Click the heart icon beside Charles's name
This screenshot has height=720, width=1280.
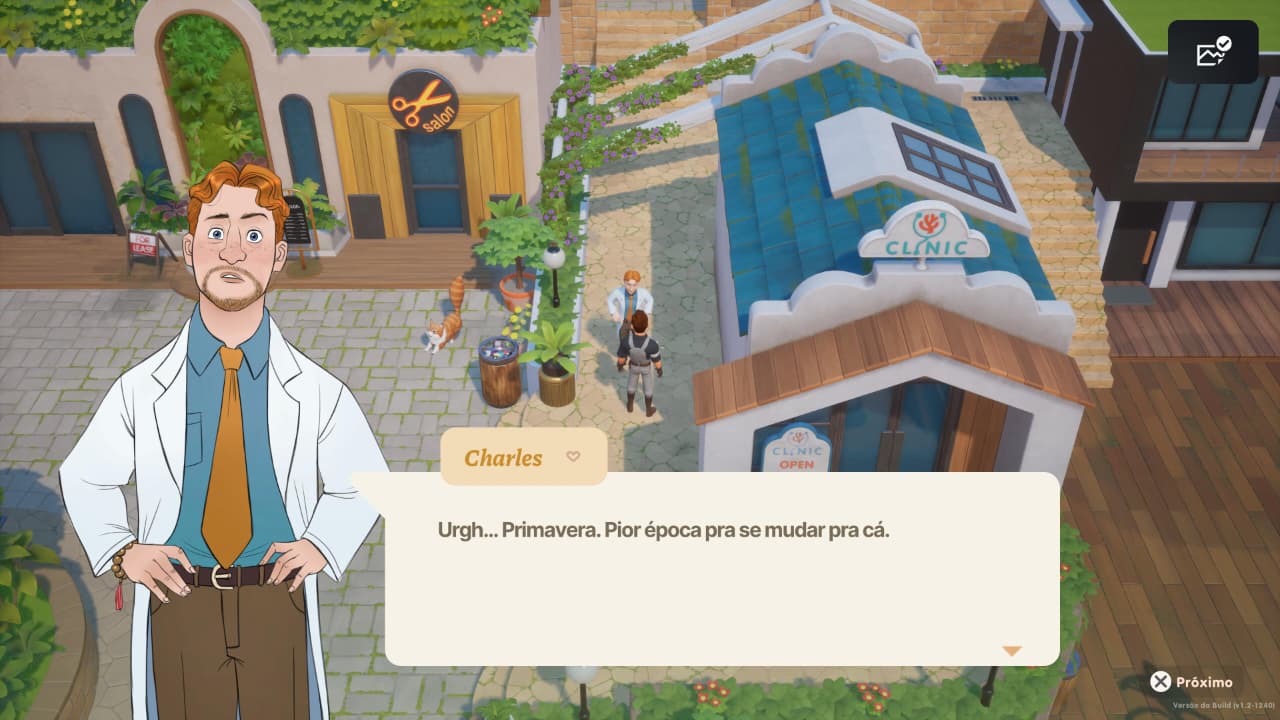pyautogui.click(x=573, y=457)
